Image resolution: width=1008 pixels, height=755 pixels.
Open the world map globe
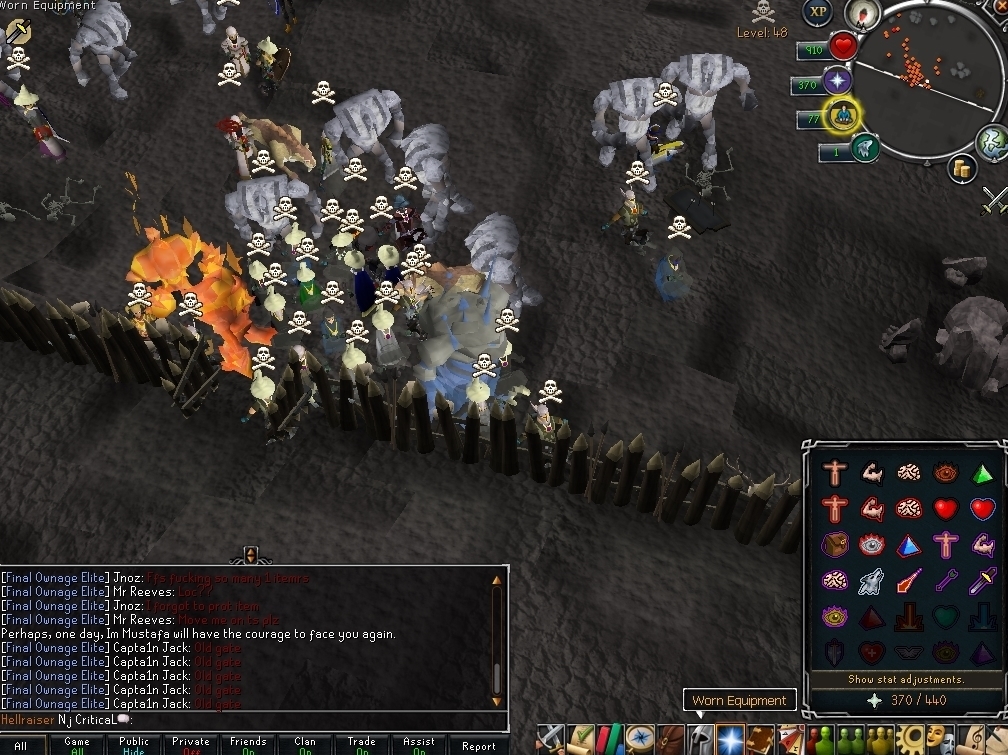(992, 139)
